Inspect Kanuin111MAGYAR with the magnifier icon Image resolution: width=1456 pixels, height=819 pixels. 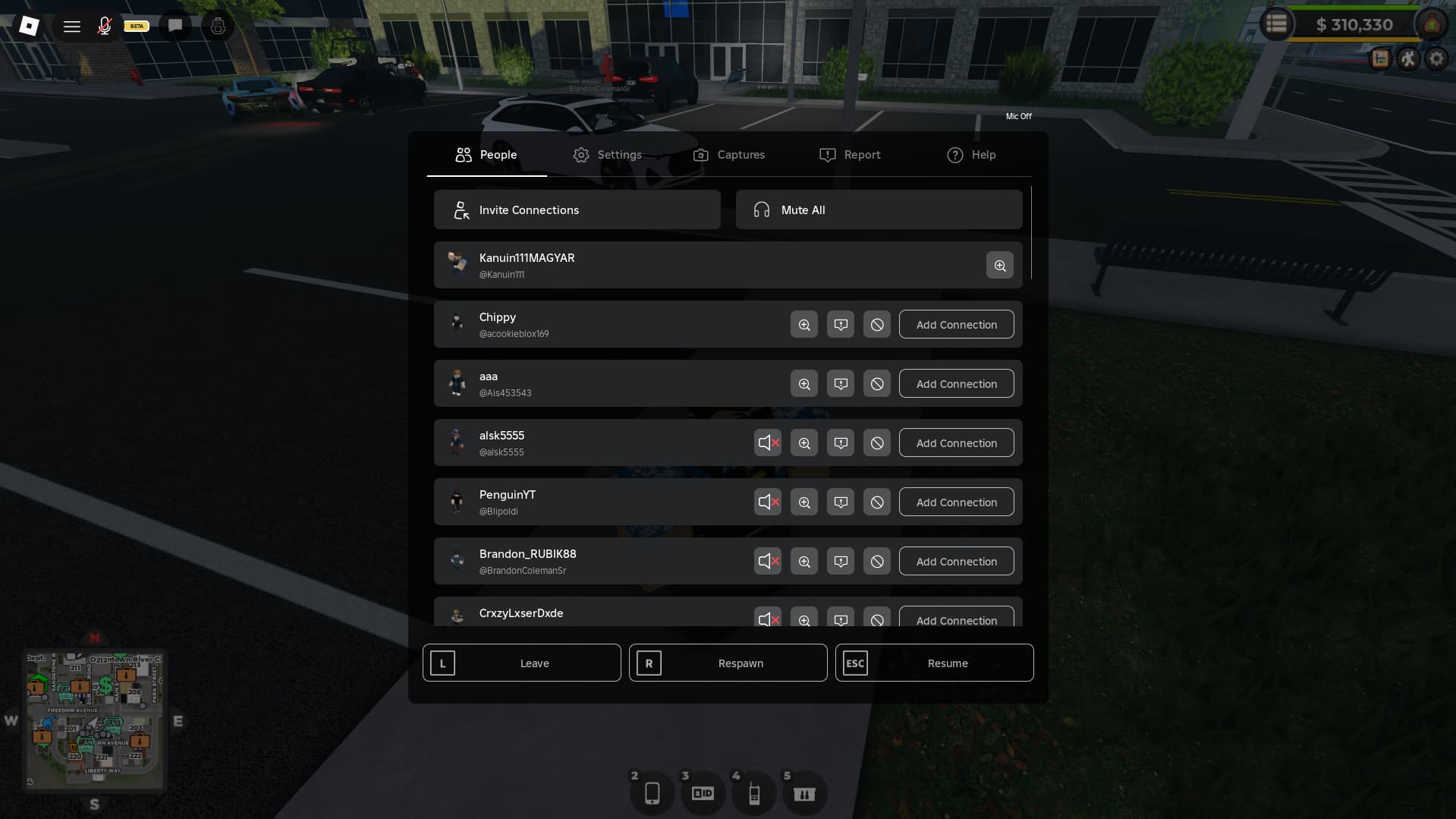point(1000,265)
